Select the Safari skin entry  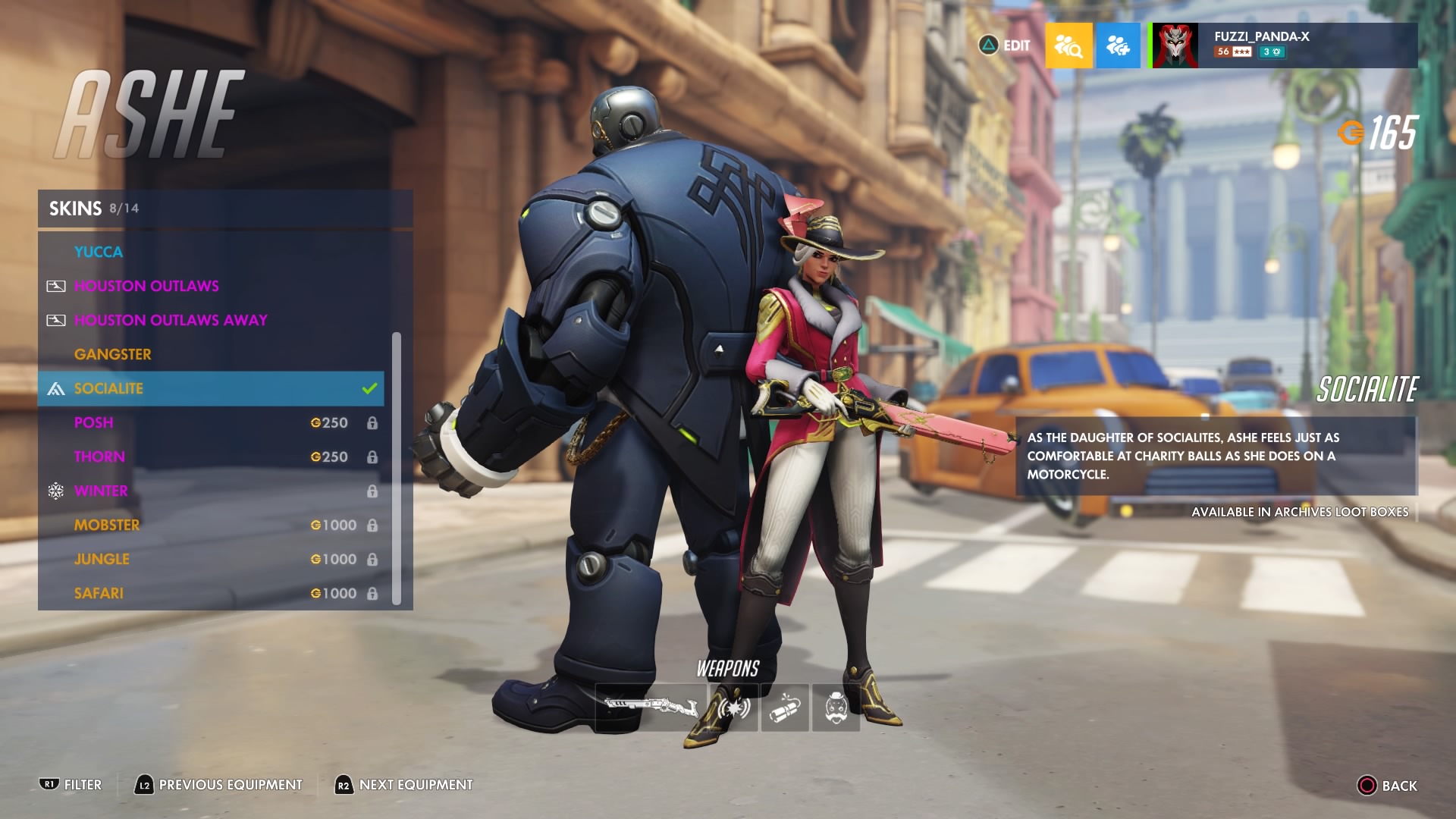click(x=211, y=593)
